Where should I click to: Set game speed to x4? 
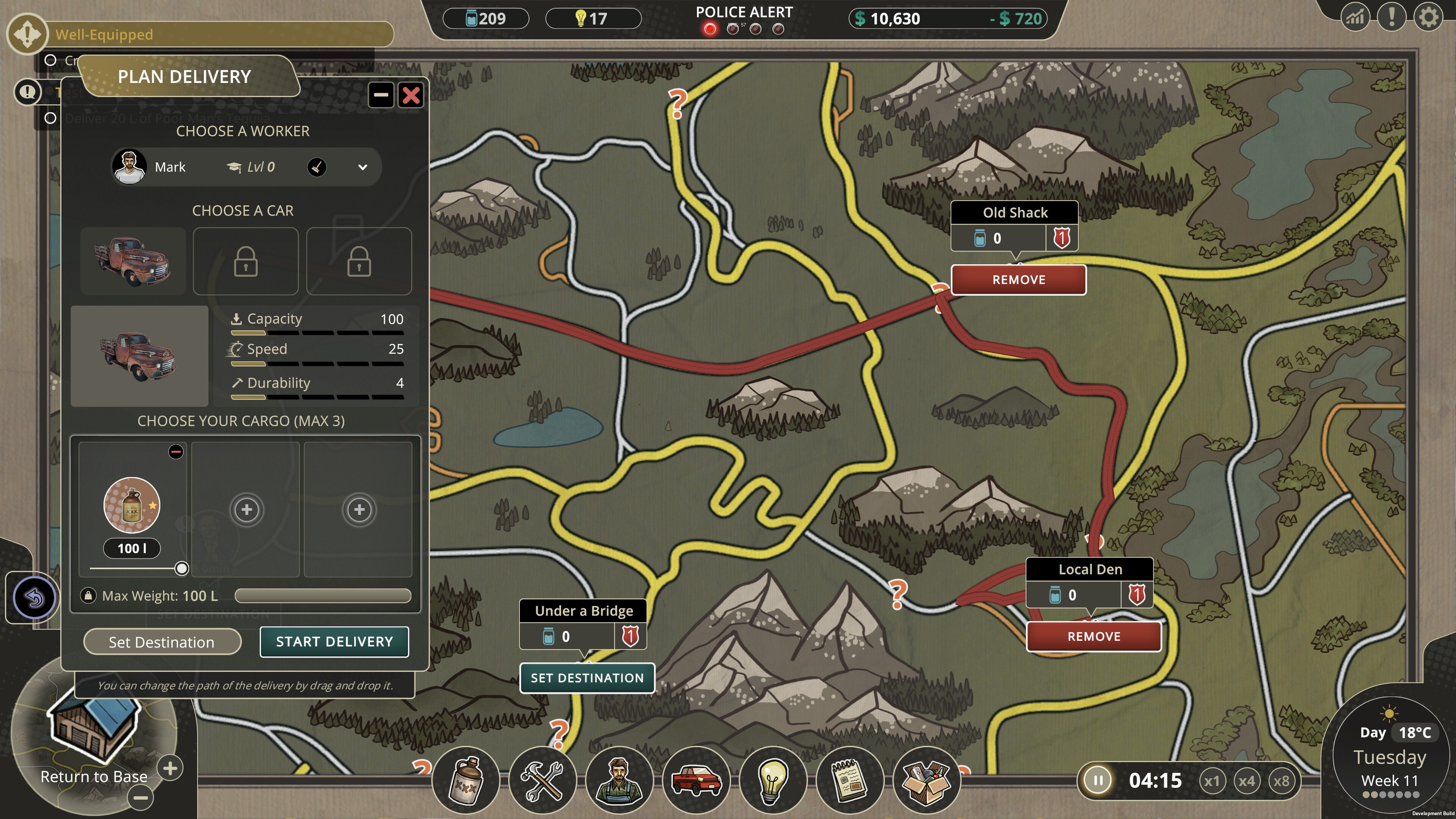click(x=1246, y=781)
